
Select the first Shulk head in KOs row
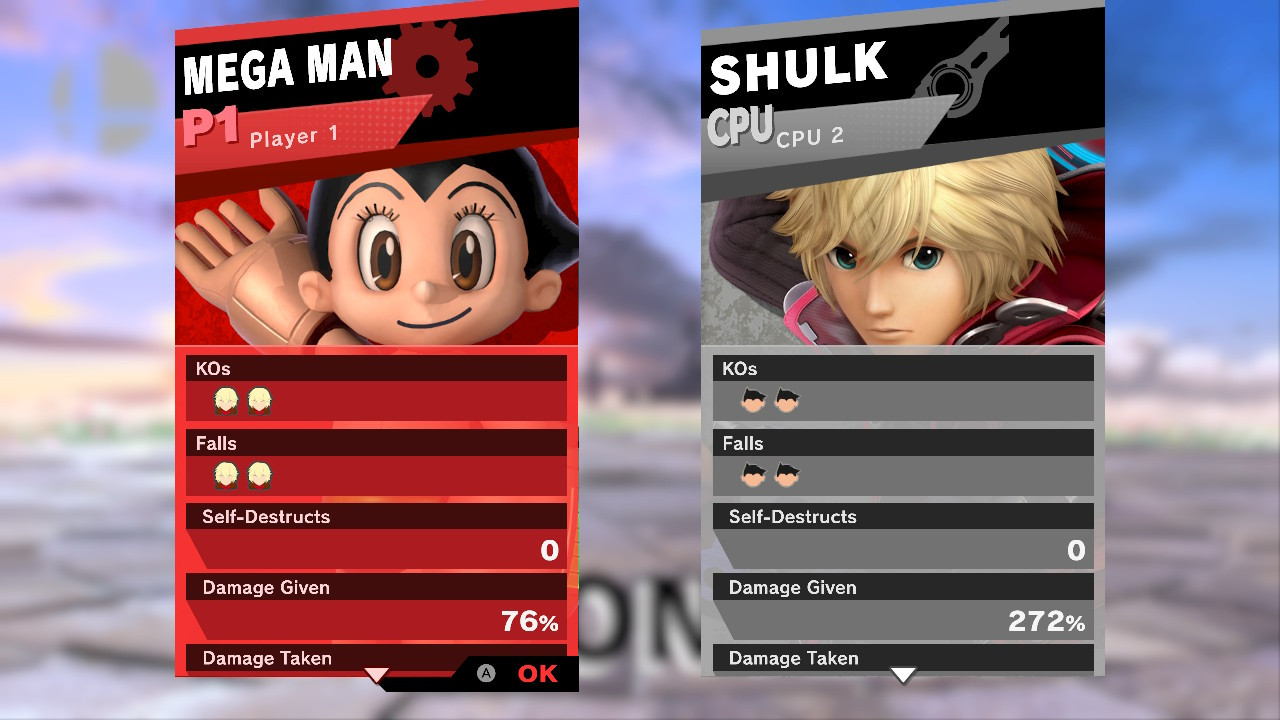(225, 399)
